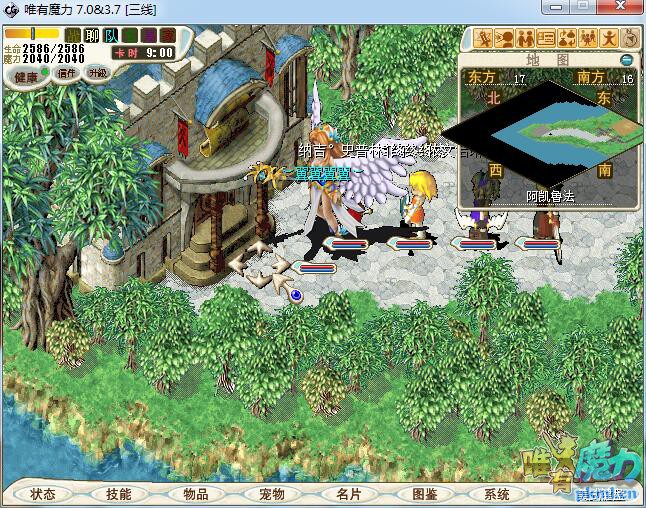Viewport: 646px width, 508px height.
Task: Open the 状态 status menu
Action: pos(43,494)
